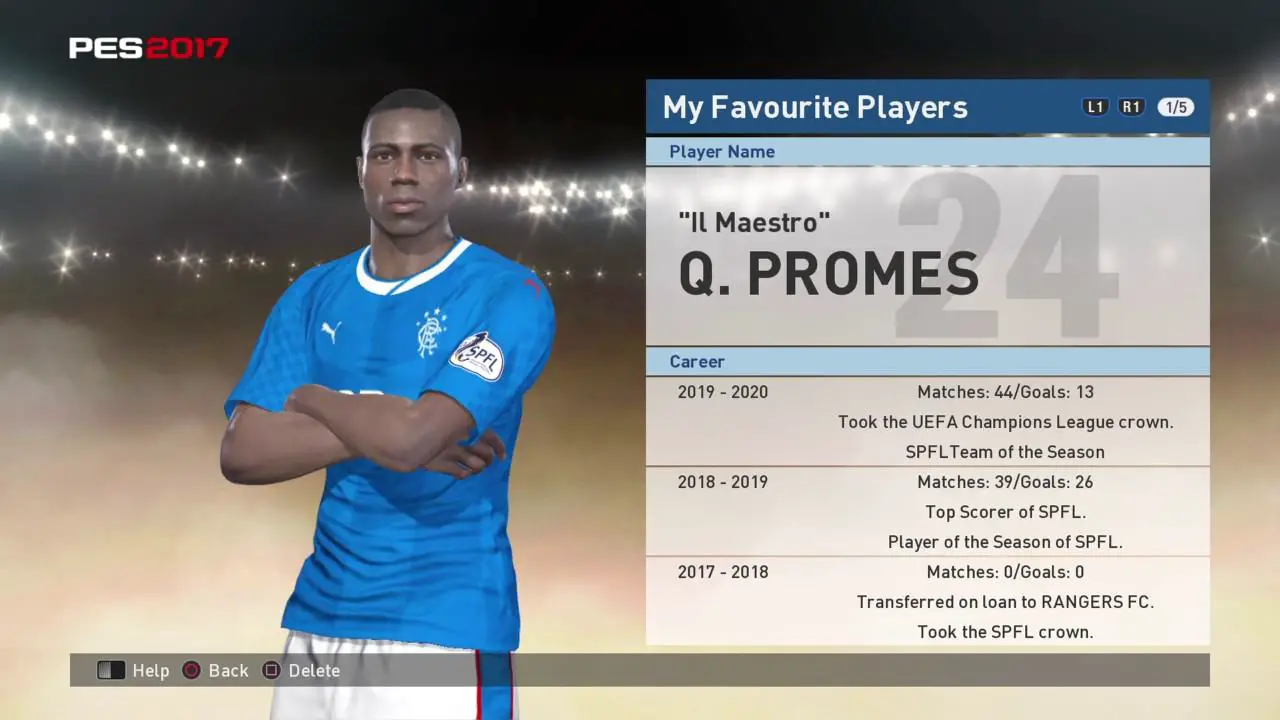Click the square button icon beside Delete
The height and width of the screenshot is (720, 1280).
click(x=272, y=671)
